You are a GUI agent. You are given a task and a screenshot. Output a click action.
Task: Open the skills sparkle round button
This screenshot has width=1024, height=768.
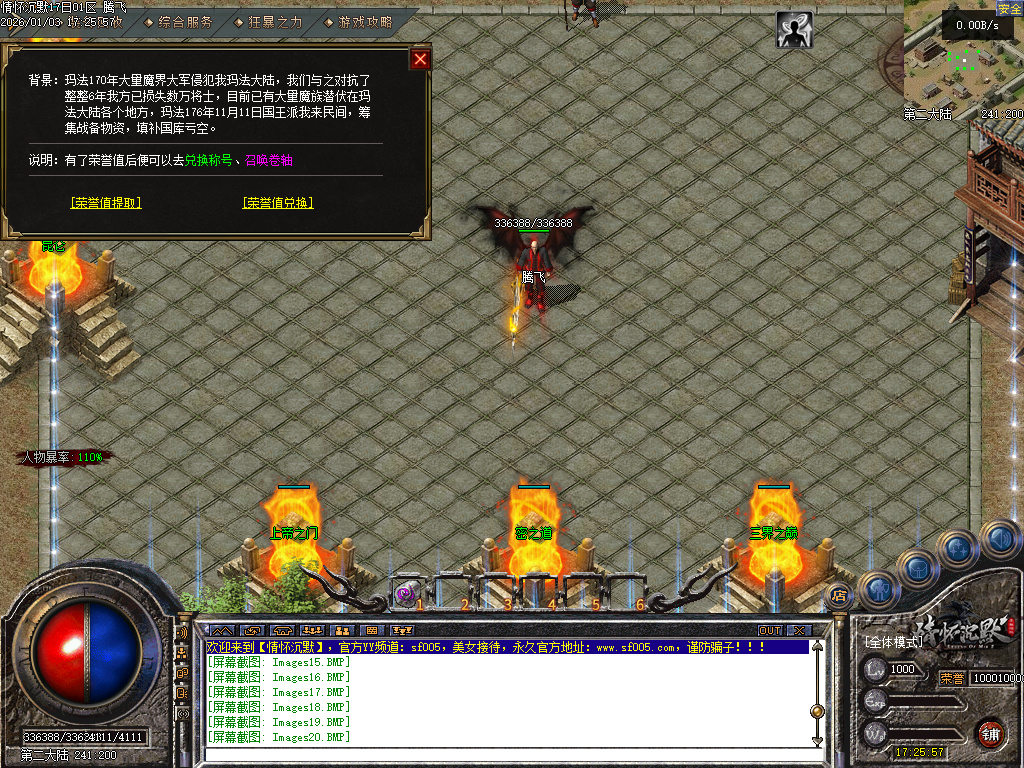coord(958,548)
